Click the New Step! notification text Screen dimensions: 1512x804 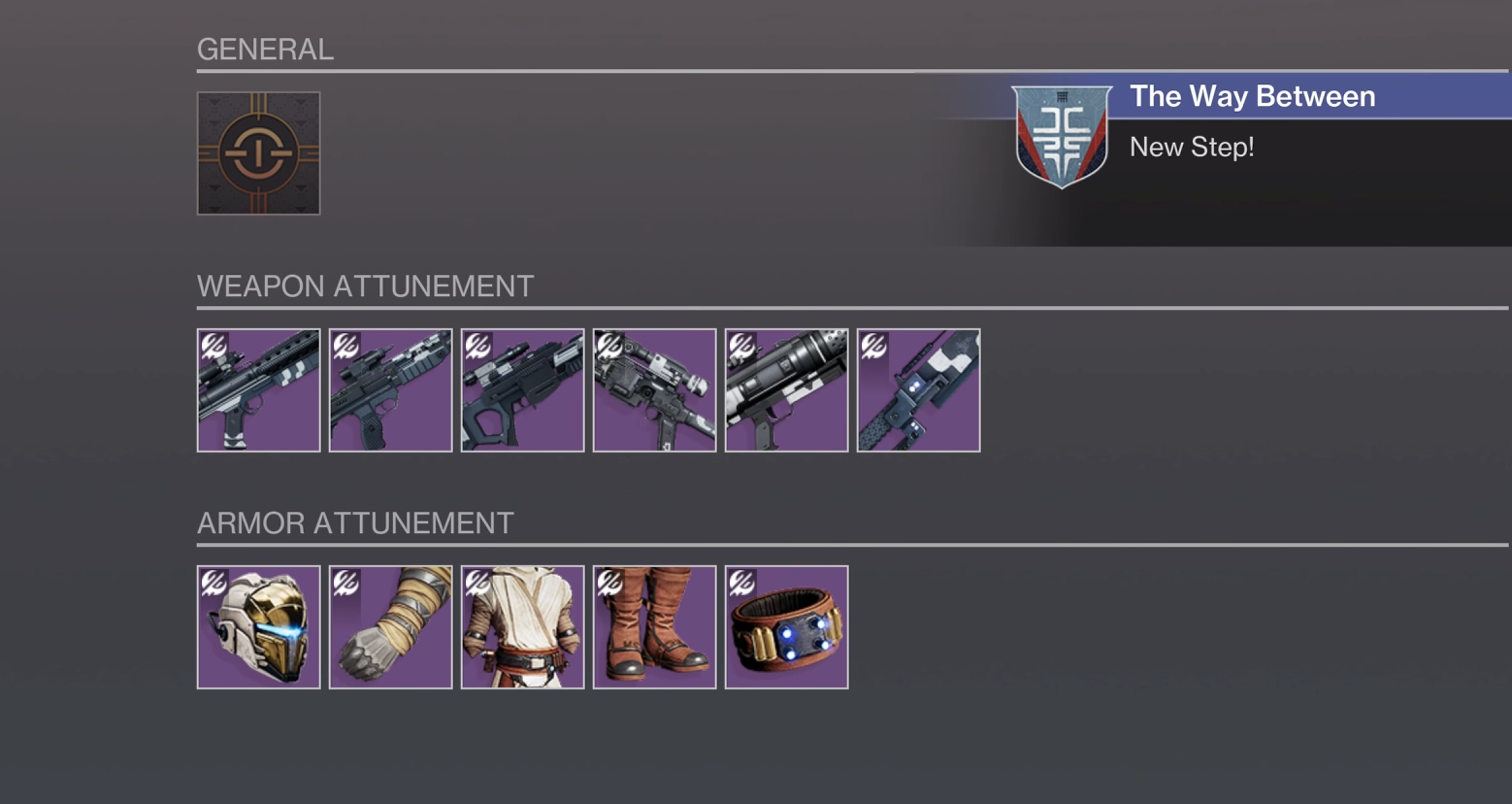pos(1193,147)
